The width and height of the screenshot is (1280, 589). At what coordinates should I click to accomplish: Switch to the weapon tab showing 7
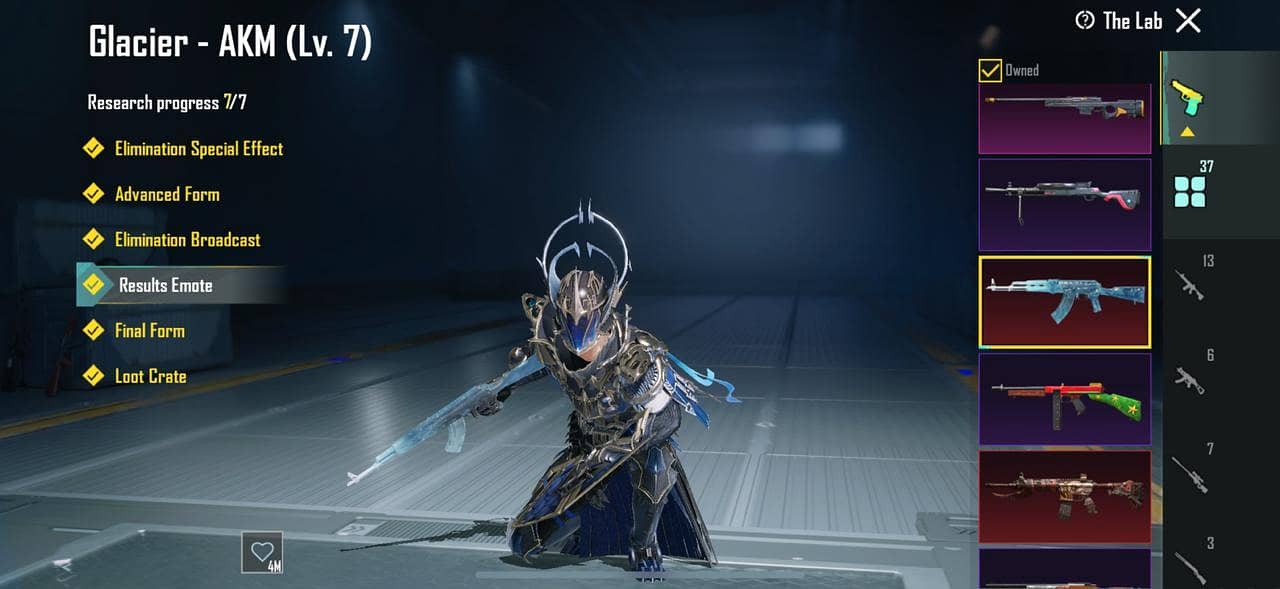[1190, 470]
